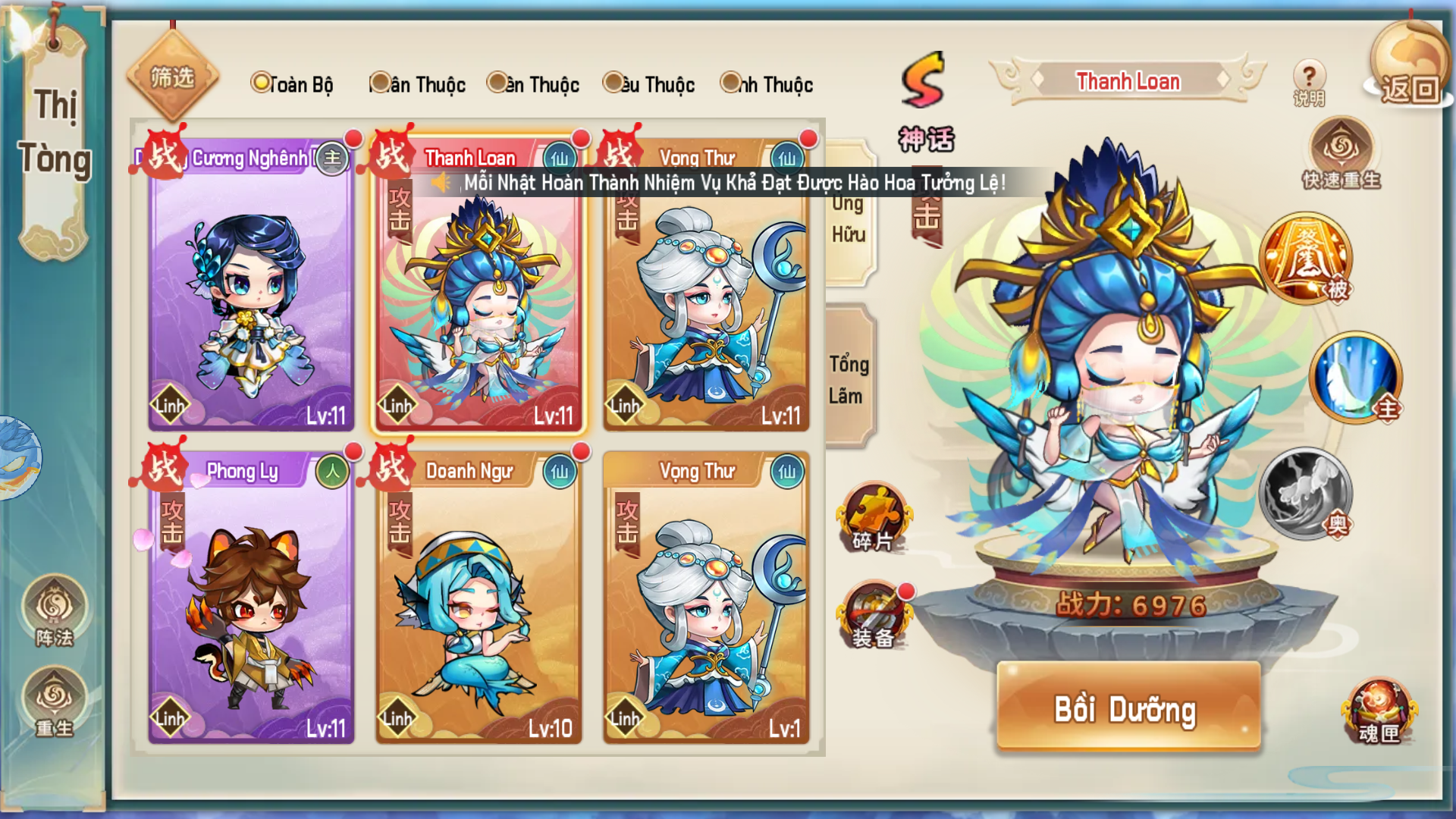
Task: Click the Bồi Dưỡng button
Action: (1128, 708)
